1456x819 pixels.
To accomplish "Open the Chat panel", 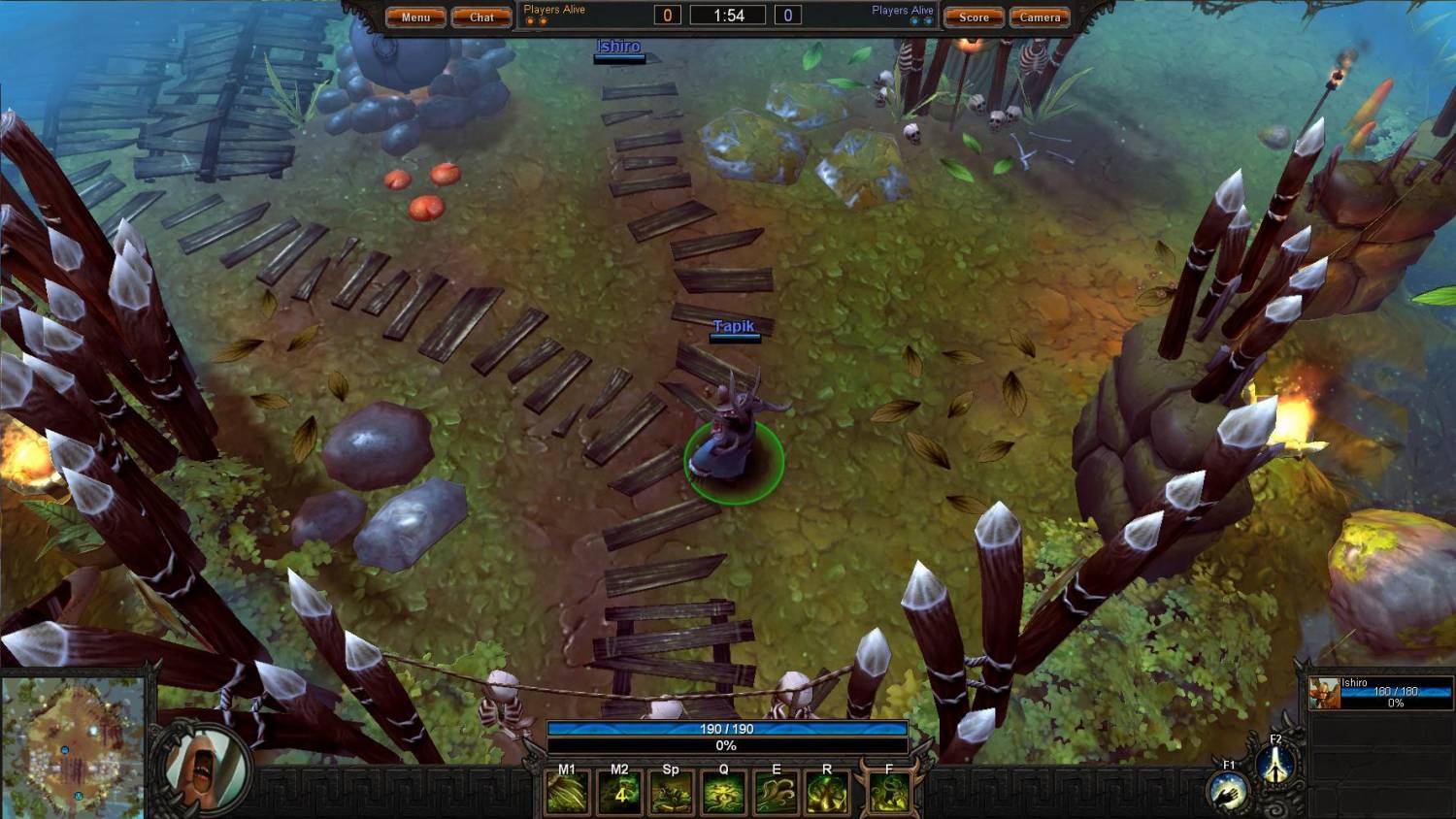I will tap(481, 17).
